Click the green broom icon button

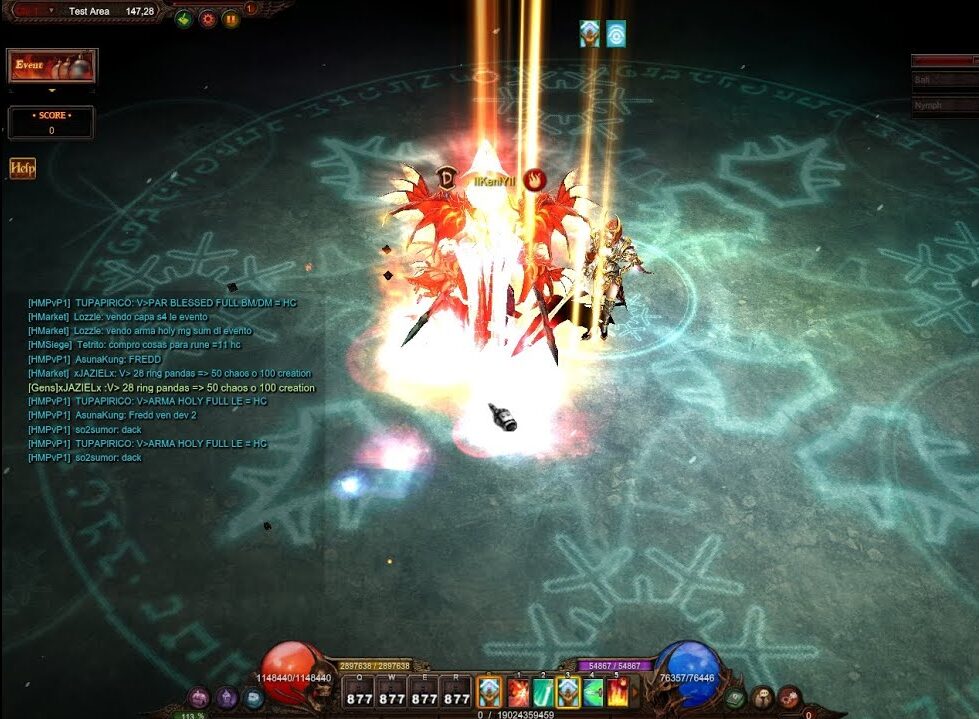click(x=183, y=18)
